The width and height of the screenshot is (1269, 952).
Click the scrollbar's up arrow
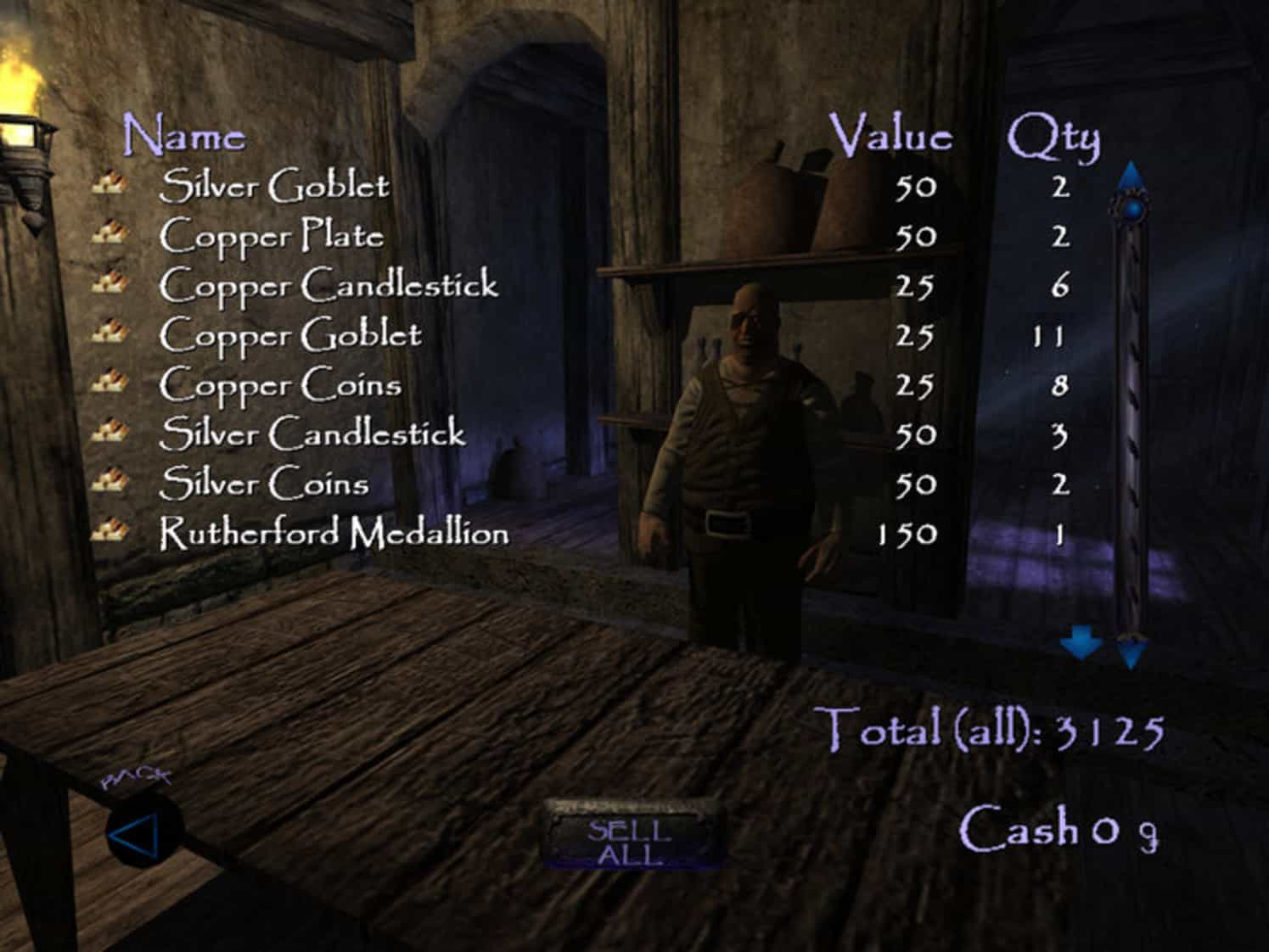point(1130,176)
